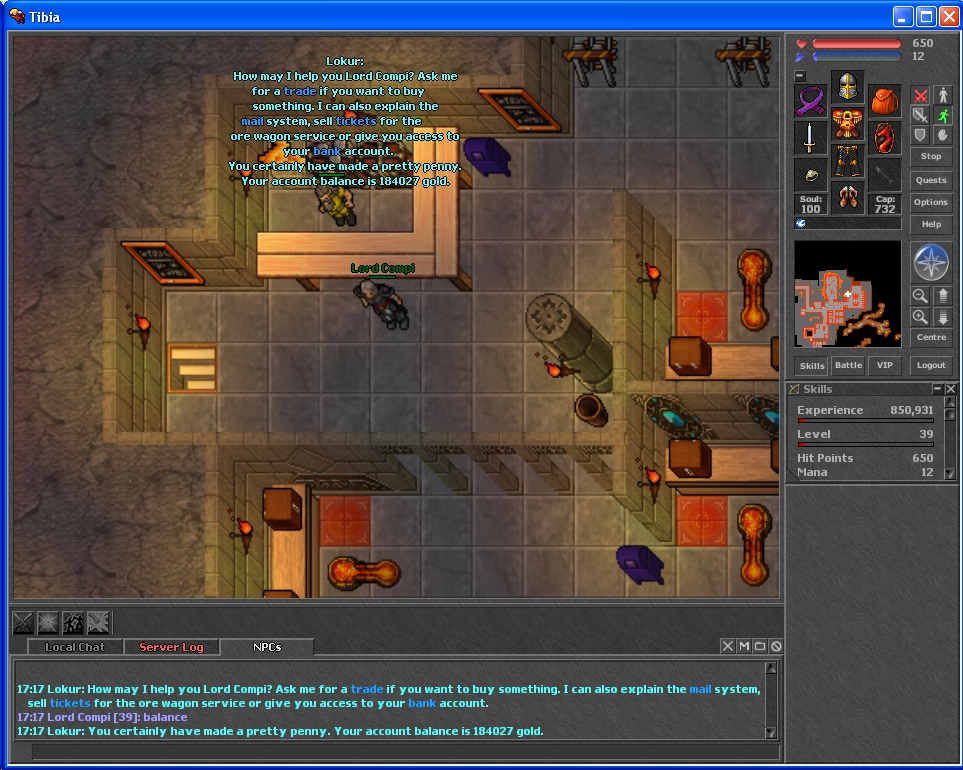The width and height of the screenshot is (963, 770).
Task: Zoom in the minimap
Action: pyautogui.click(x=920, y=317)
